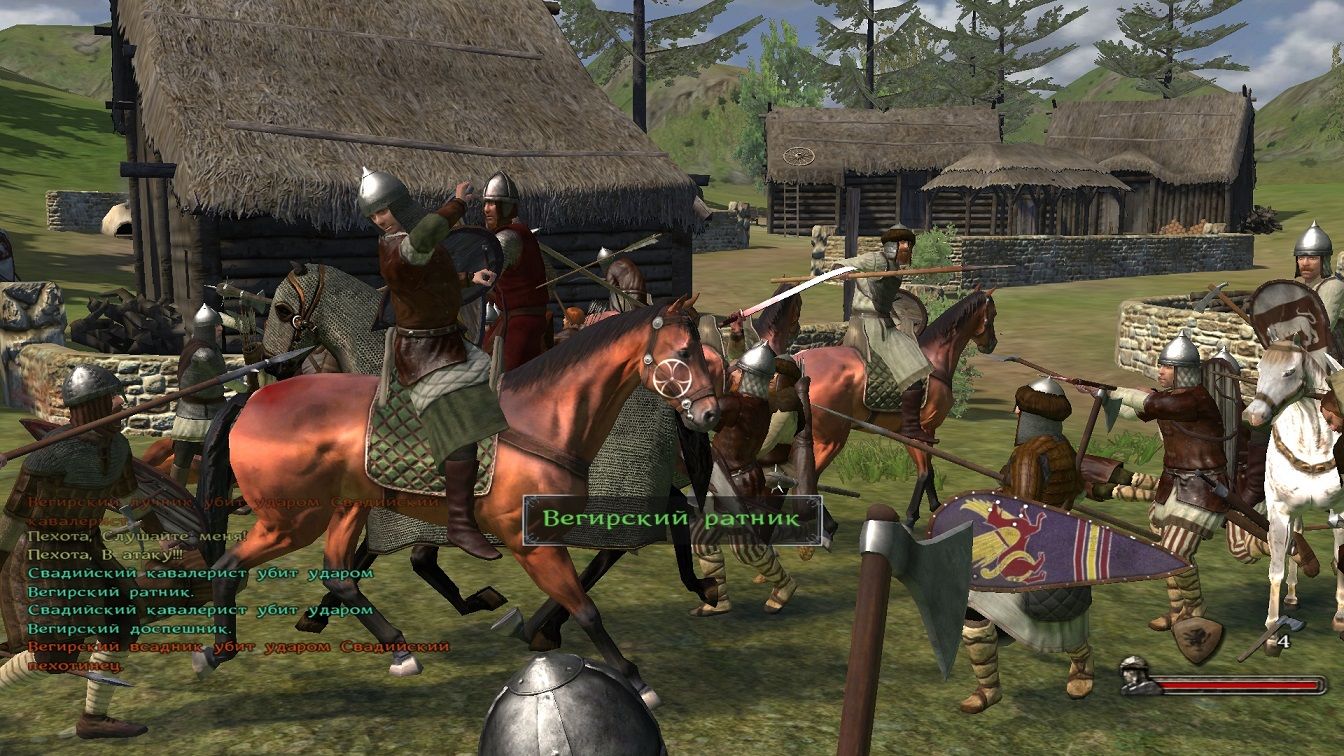Click the shield emblem icon

(x=1198, y=637)
